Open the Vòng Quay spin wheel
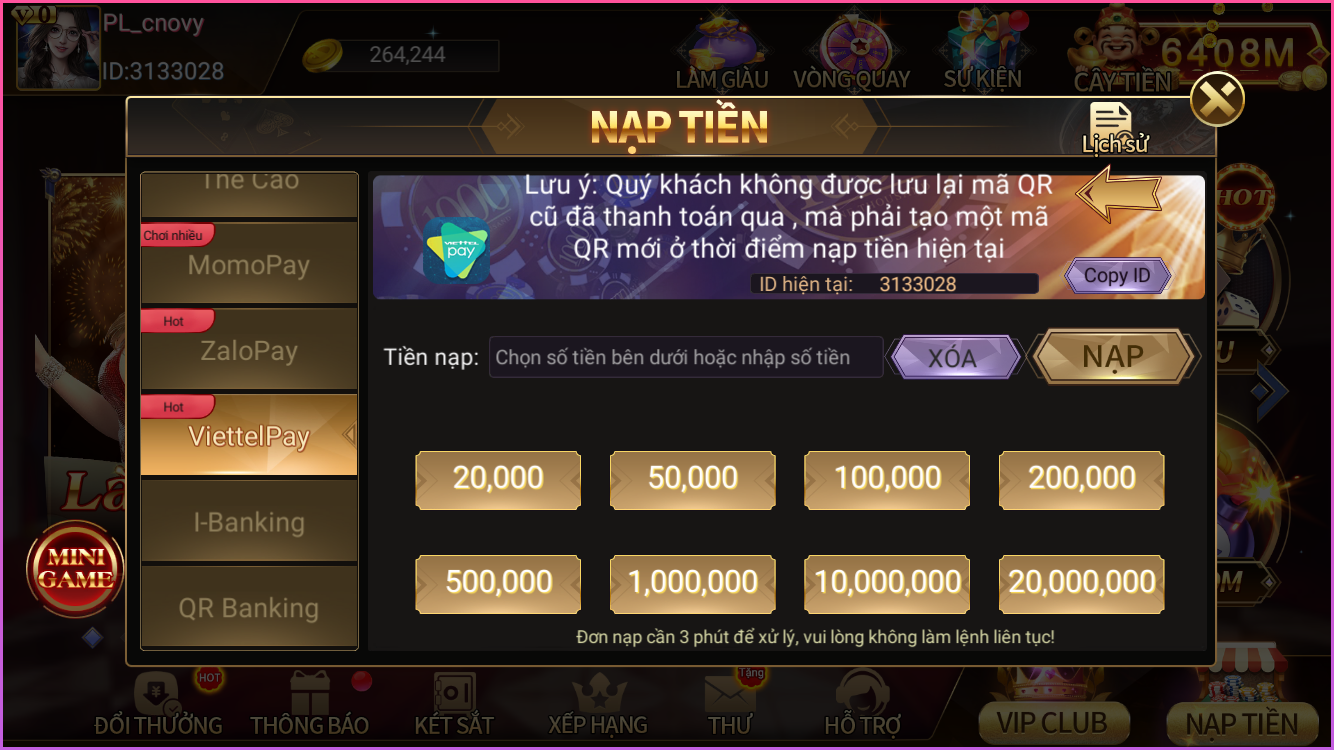Screen dimensions: 1334x750 coord(851,45)
